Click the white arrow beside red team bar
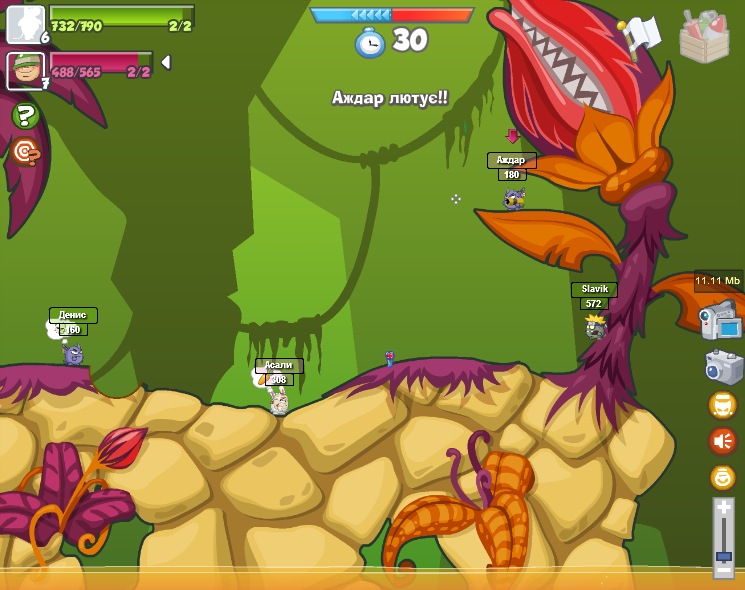745x590 pixels. 166,62
